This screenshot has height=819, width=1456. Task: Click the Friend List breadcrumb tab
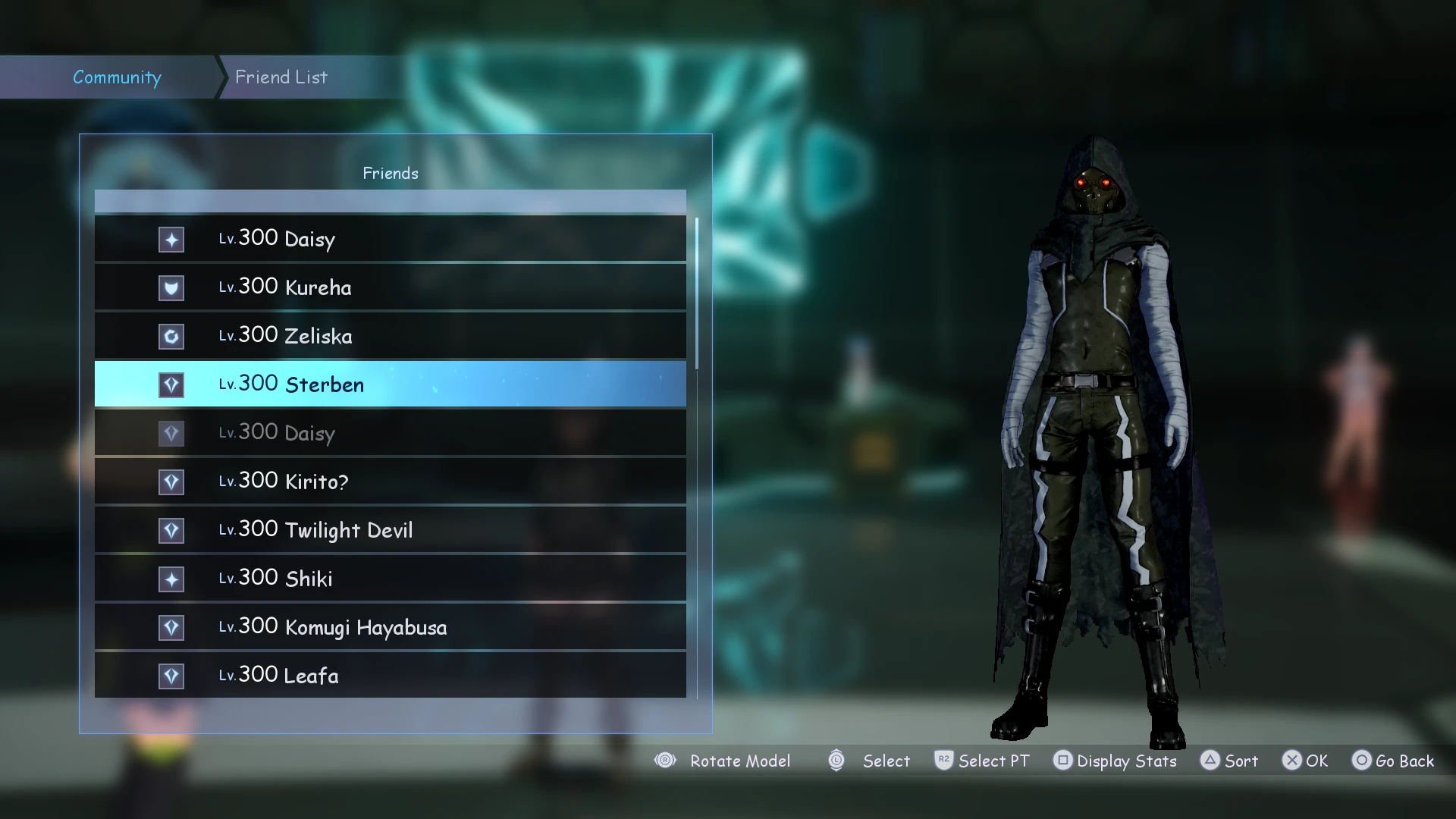pyautogui.click(x=281, y=77)
